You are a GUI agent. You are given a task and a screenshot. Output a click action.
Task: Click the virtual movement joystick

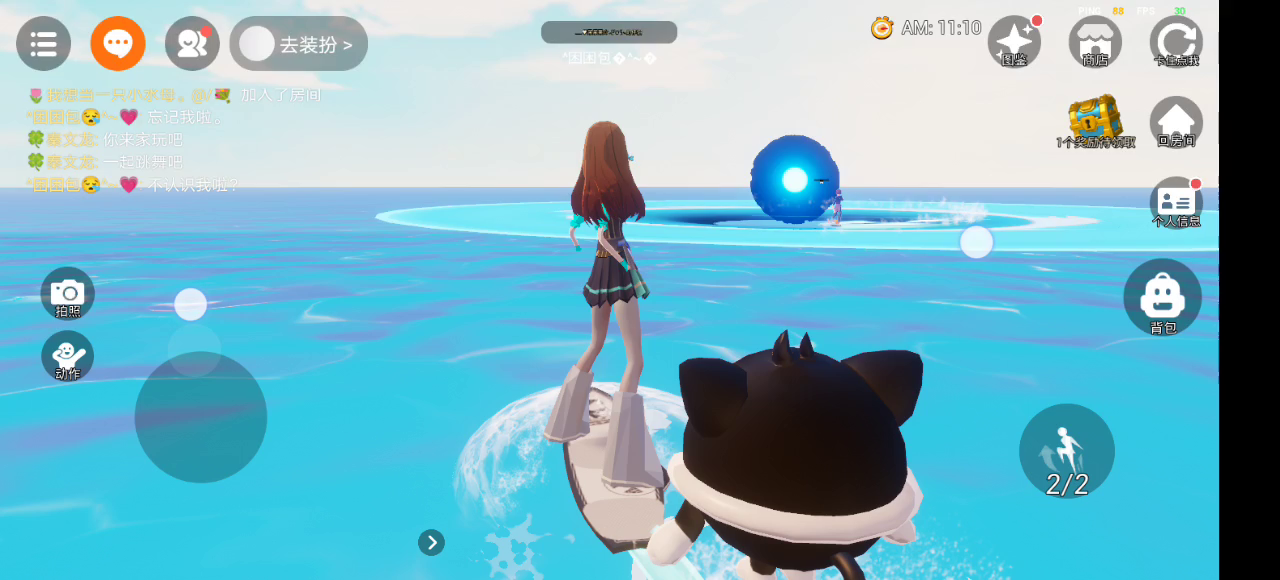(x=200, y=416)
